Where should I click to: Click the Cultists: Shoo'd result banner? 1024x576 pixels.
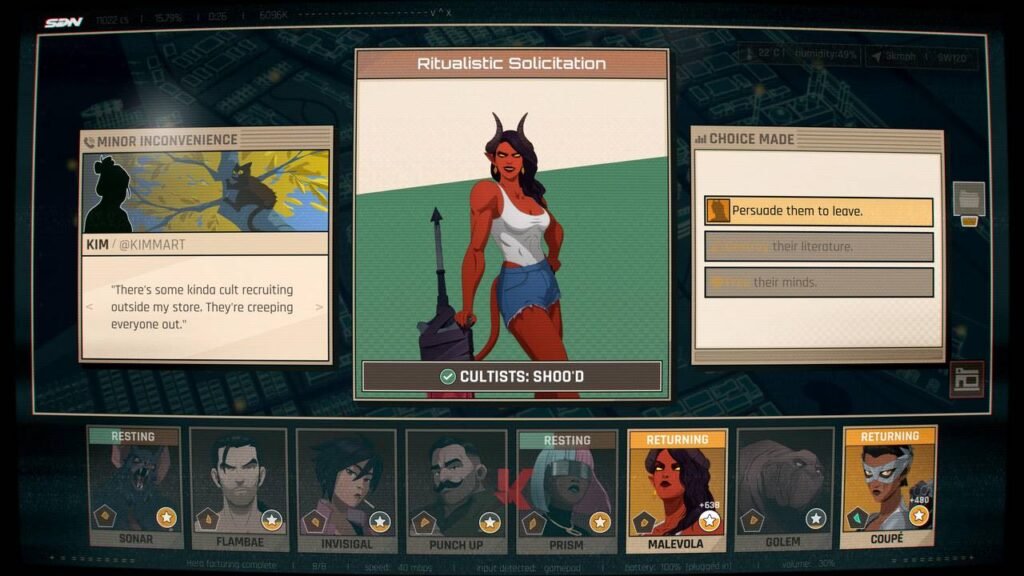tap(511, 376)
